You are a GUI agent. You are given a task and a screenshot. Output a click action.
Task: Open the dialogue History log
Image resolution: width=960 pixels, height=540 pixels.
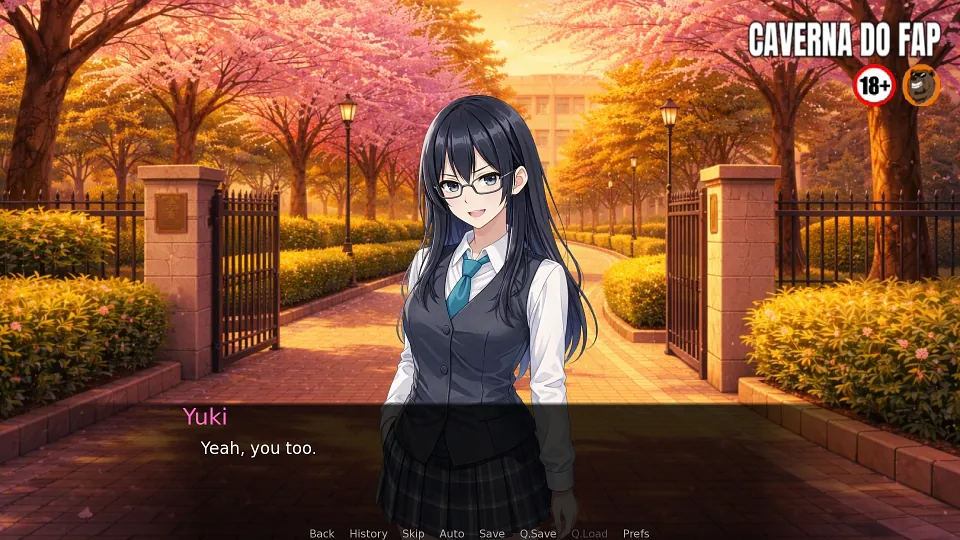pyautogui.click(x=368, y=533)
